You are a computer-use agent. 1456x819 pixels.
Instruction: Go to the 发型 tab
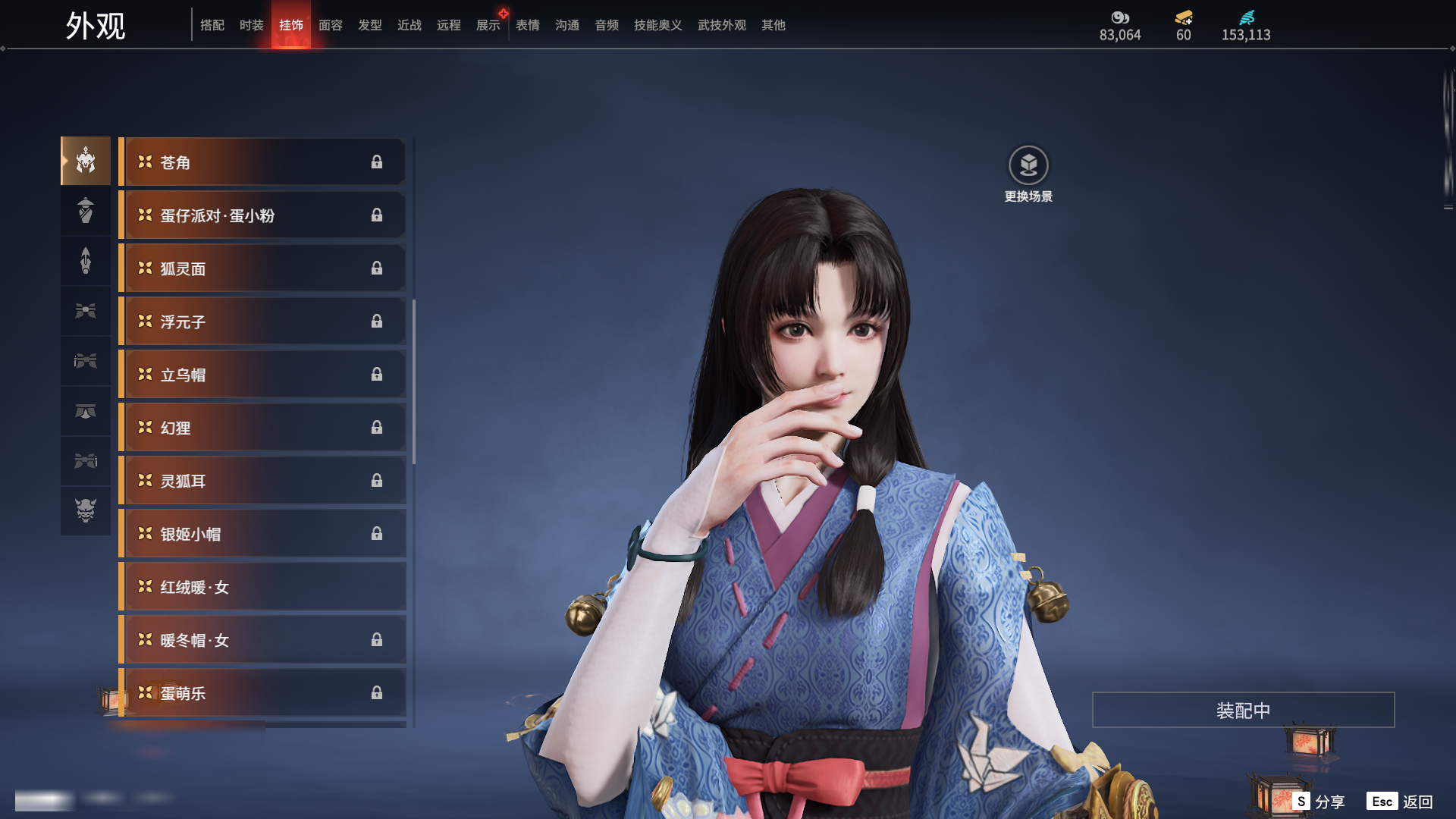pyautogui.click(x=369, y=25)
